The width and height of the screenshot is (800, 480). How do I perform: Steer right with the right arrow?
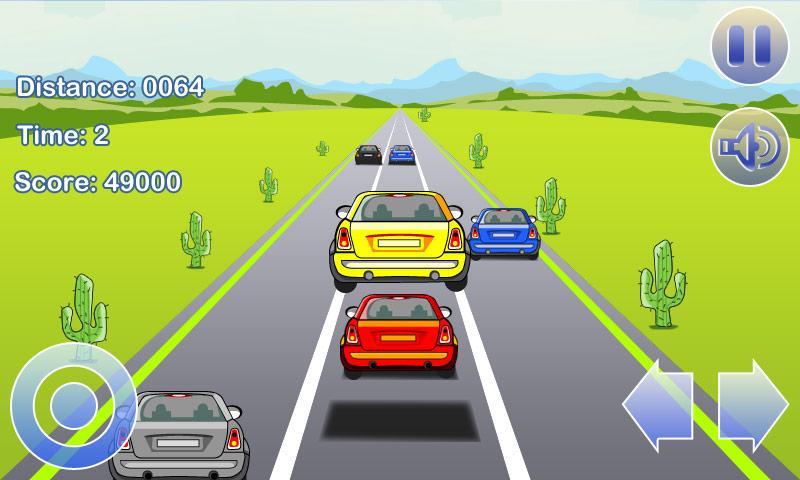point(752,405)
